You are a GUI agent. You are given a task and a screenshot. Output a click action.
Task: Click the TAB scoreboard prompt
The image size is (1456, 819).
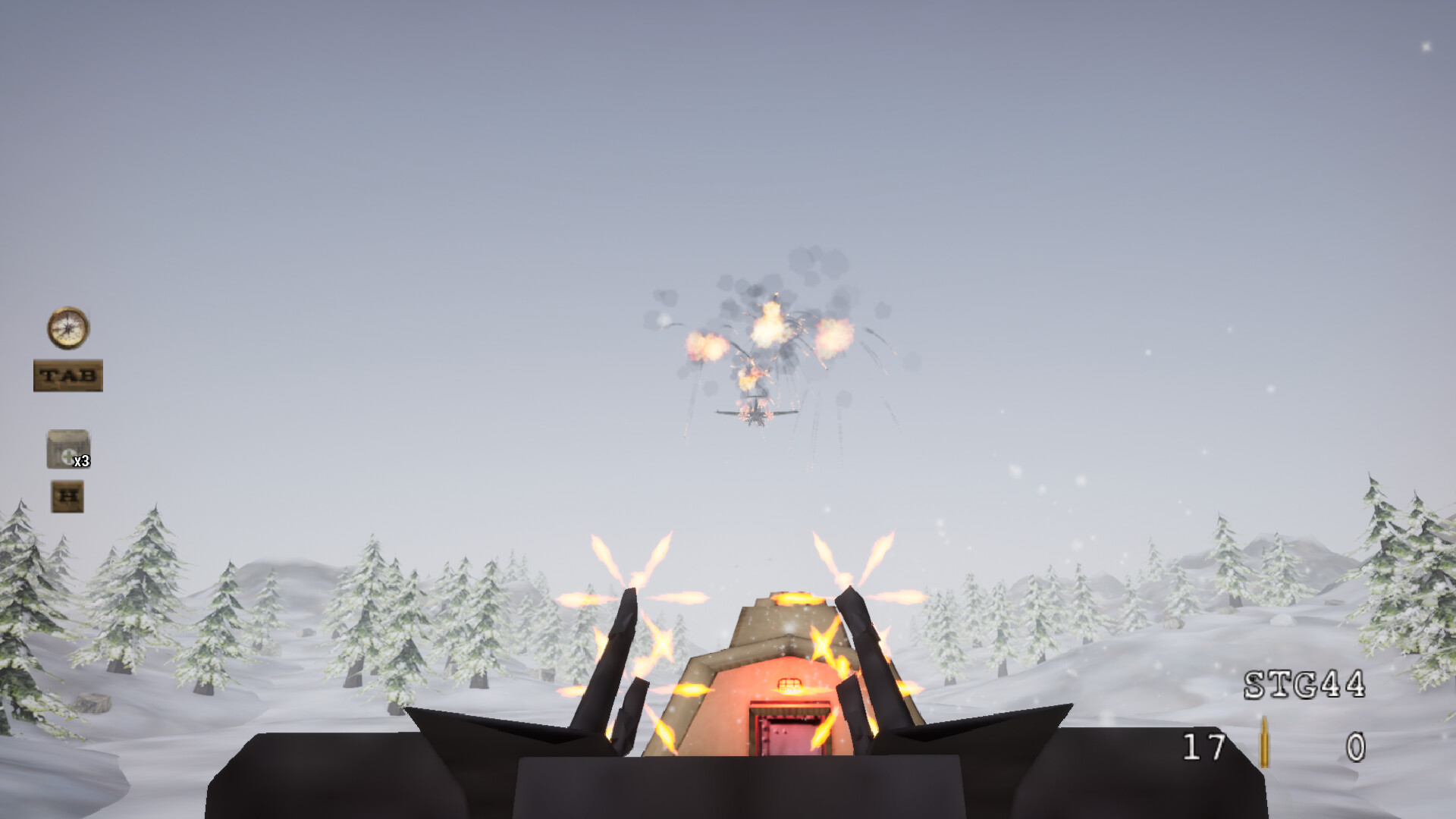[x=69, y=376]
